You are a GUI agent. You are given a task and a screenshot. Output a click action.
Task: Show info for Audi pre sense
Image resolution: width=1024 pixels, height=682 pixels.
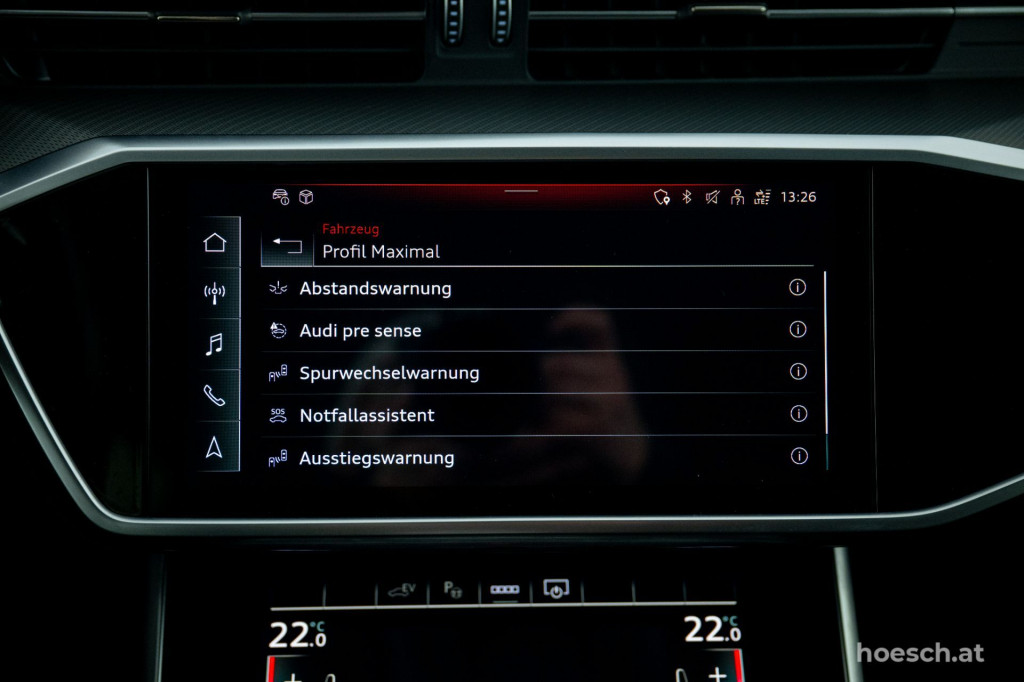coord(797,330)
